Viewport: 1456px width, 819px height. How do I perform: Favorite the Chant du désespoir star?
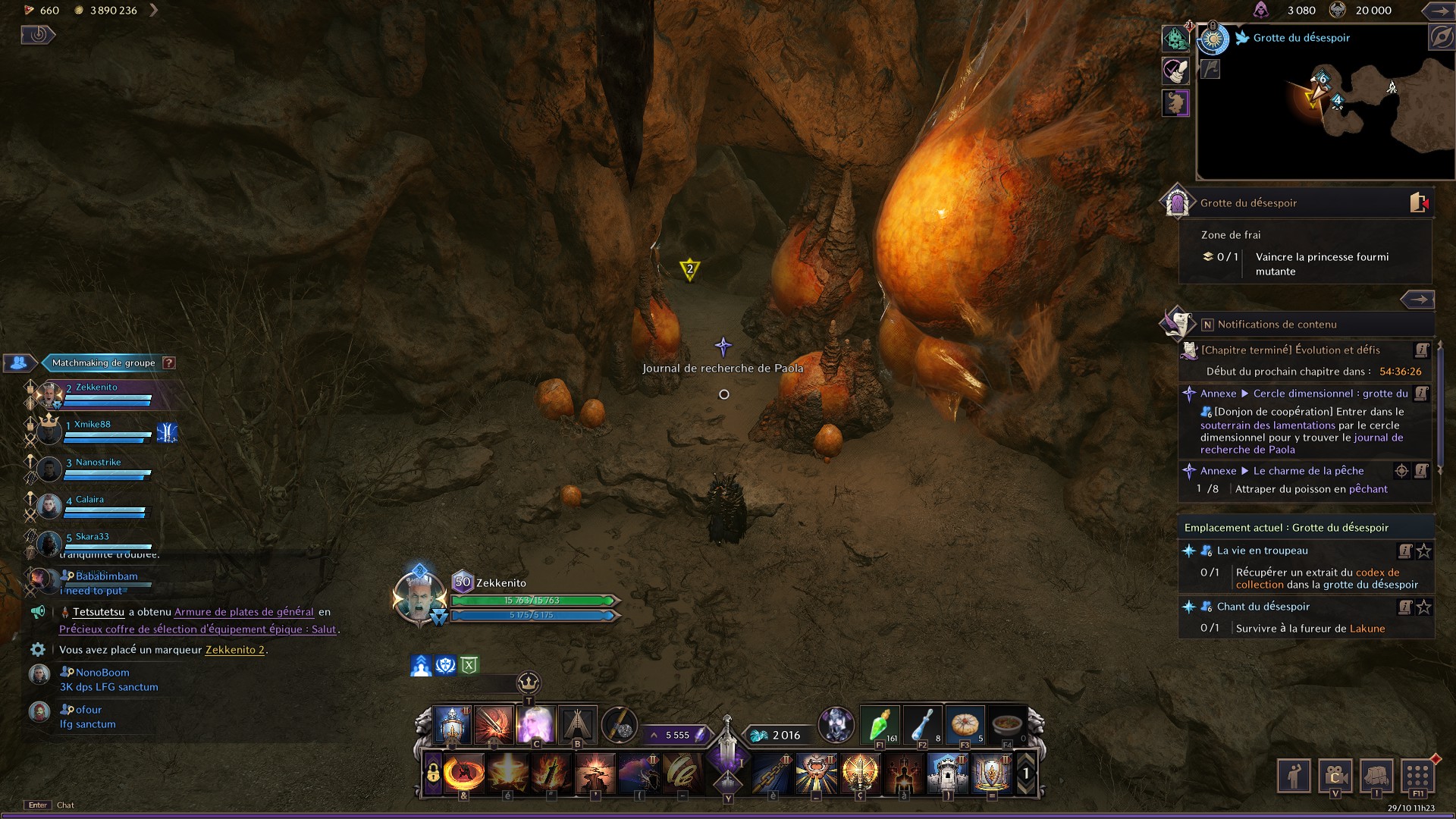(x=1424, y=607)
